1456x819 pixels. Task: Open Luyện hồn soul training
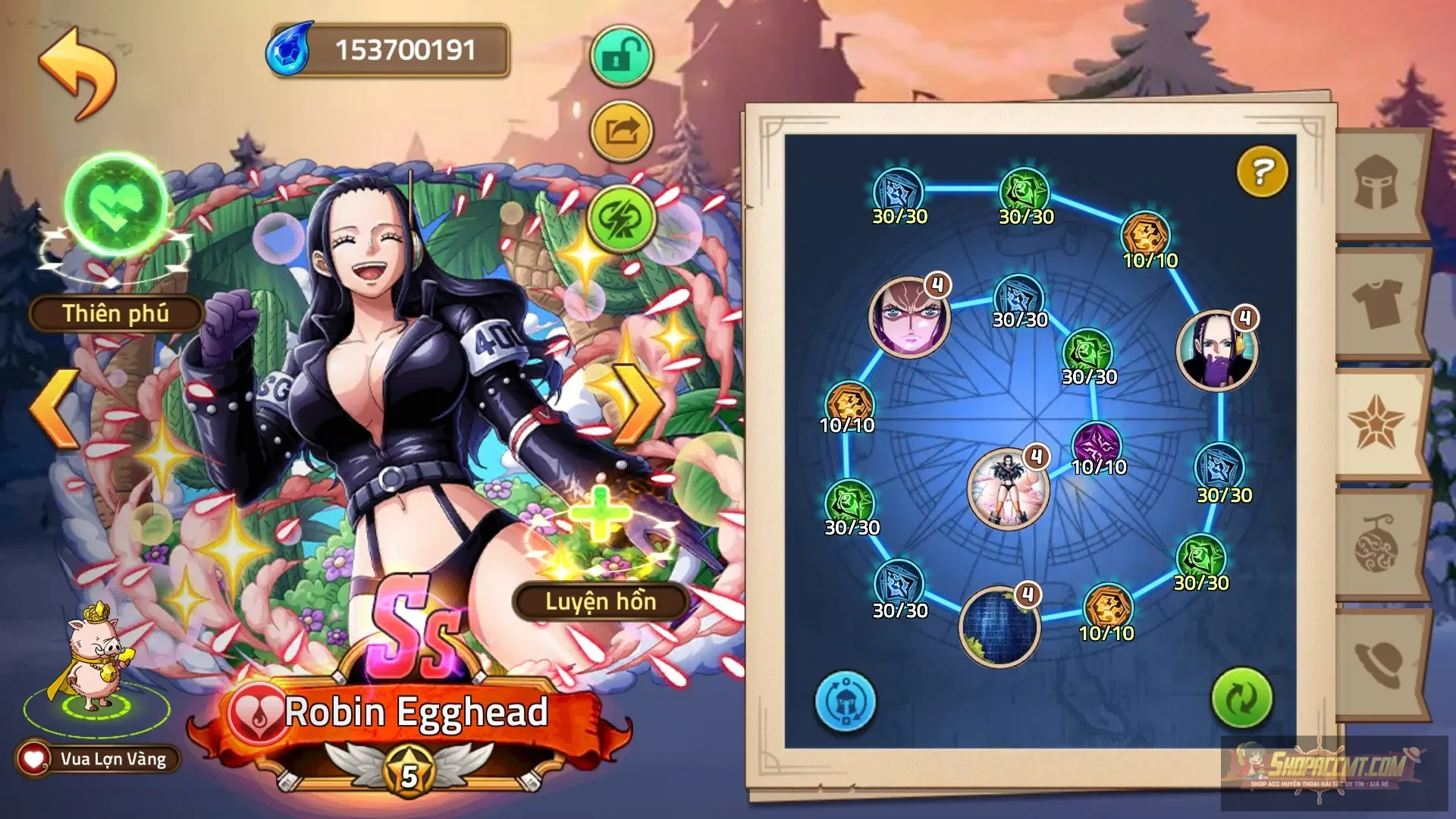tap(601, 601)
